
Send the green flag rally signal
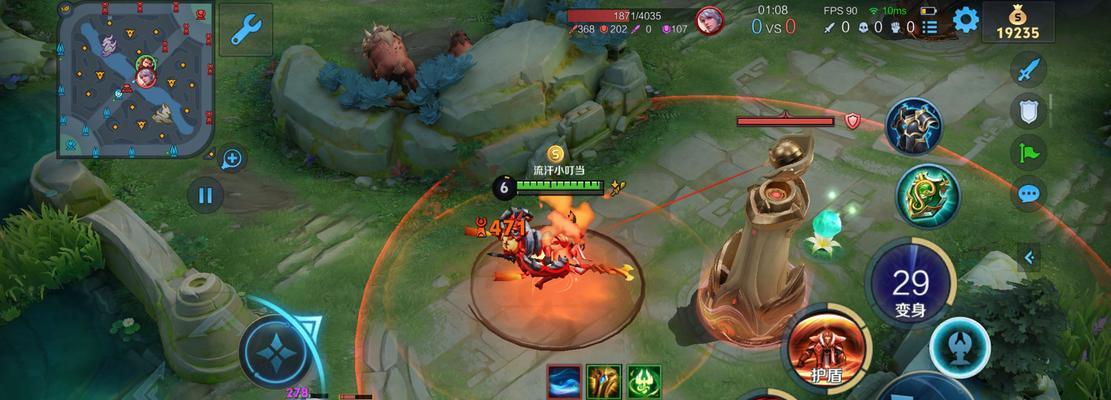1028,152
